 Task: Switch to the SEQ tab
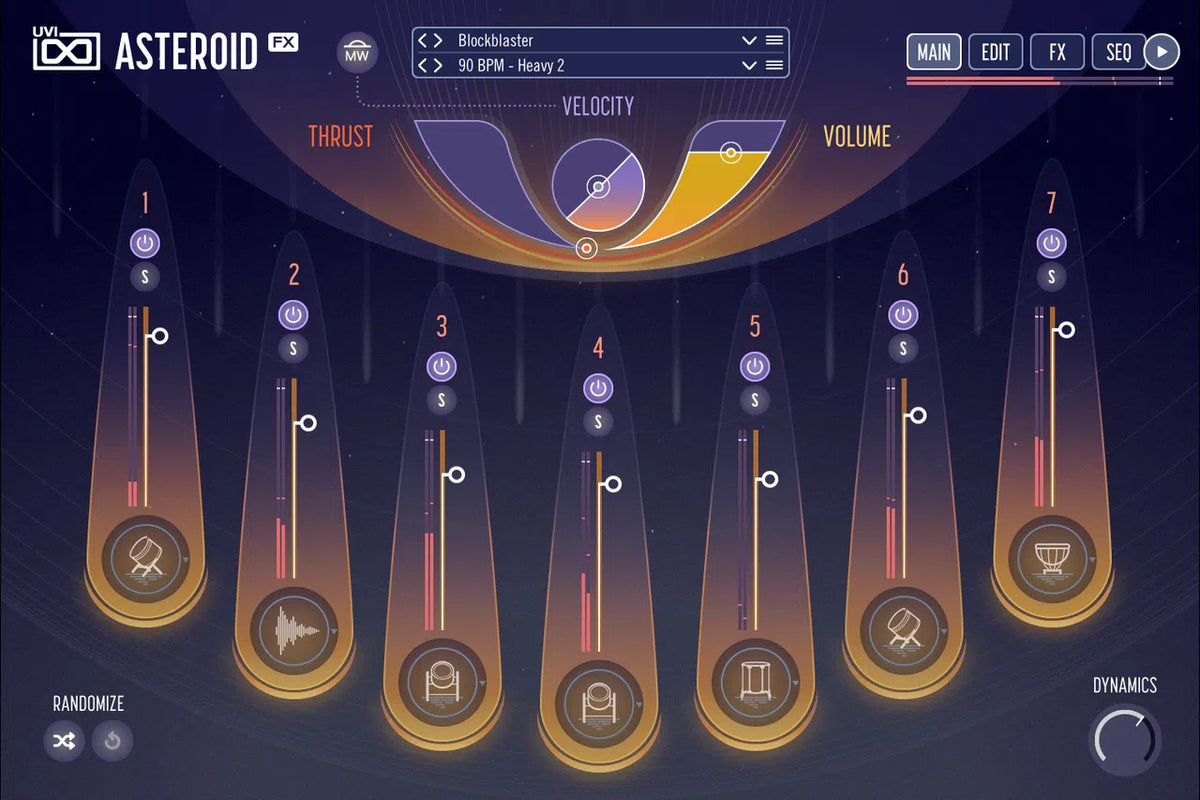(1118, 52)
